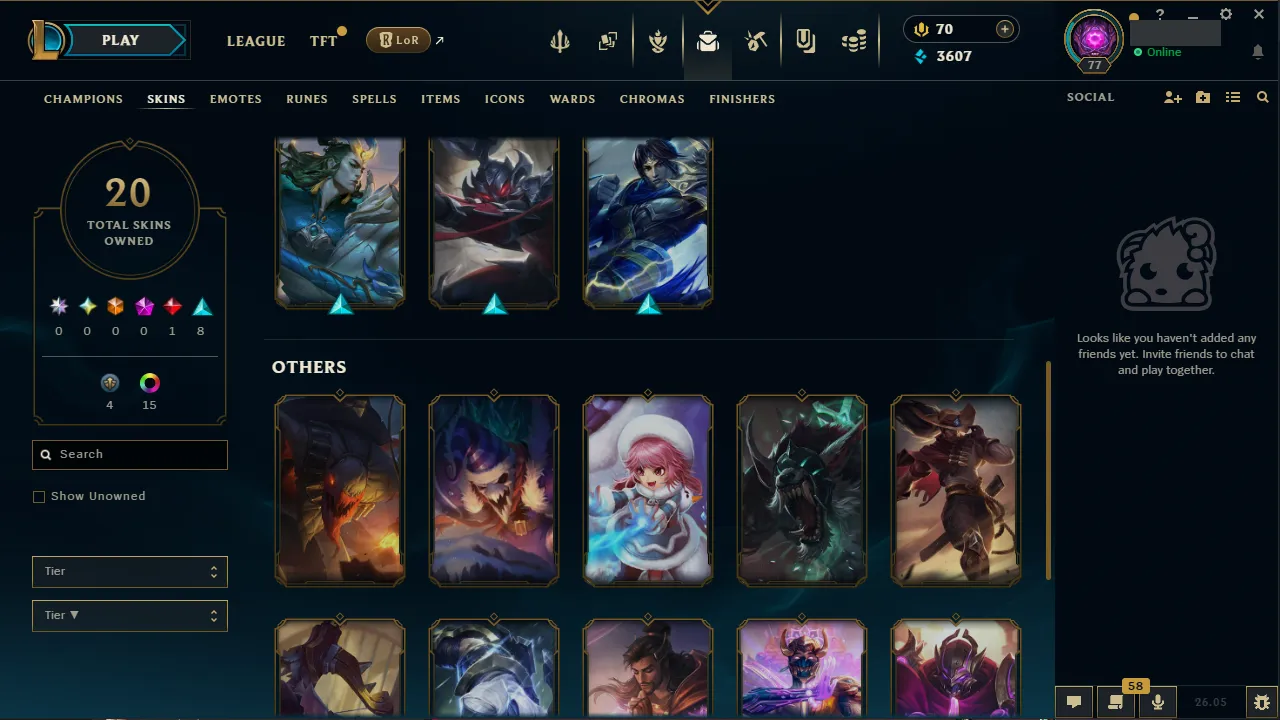Open the CHROMAS tab
Image resolution: width=1280 pixels, height=720 pixels.
click(x=652, y=99)
